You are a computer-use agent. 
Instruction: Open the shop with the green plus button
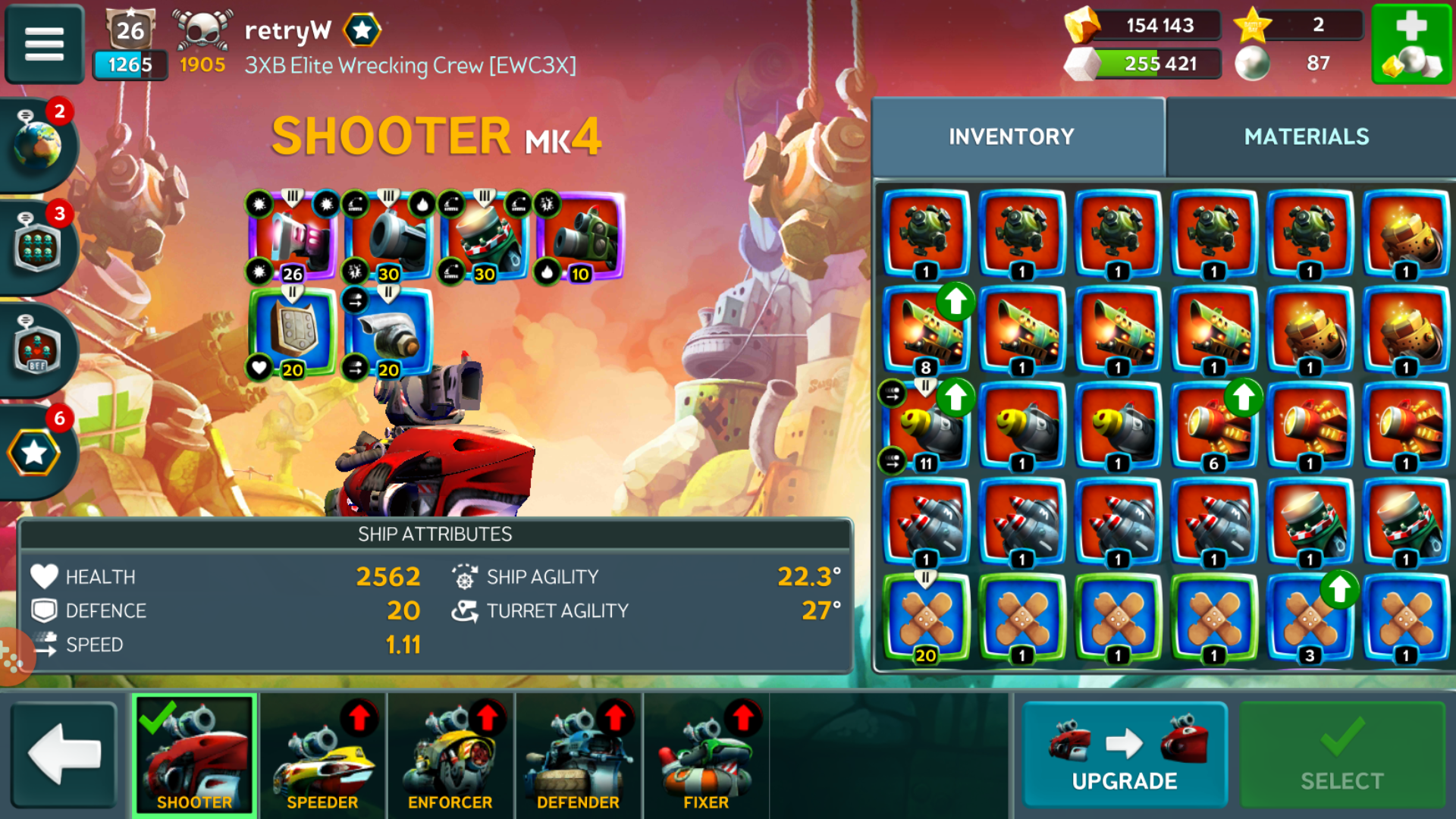[1411, 43]
